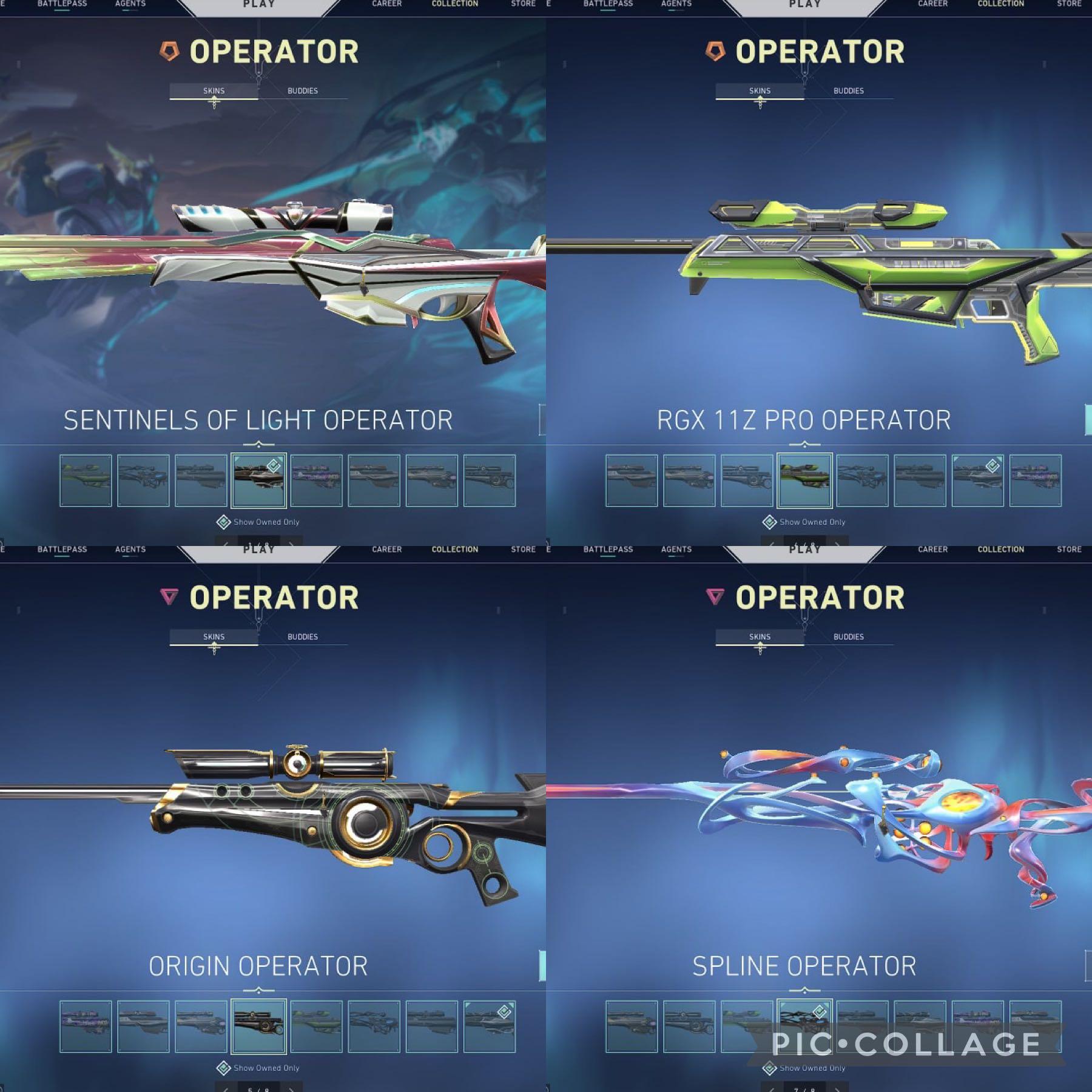This screenshot has height=1092, width=1092.
Task: Click the Show Owned Only diamond icon under the Spline carousel
Action: pyautogui.click(x=768, y=1069)
